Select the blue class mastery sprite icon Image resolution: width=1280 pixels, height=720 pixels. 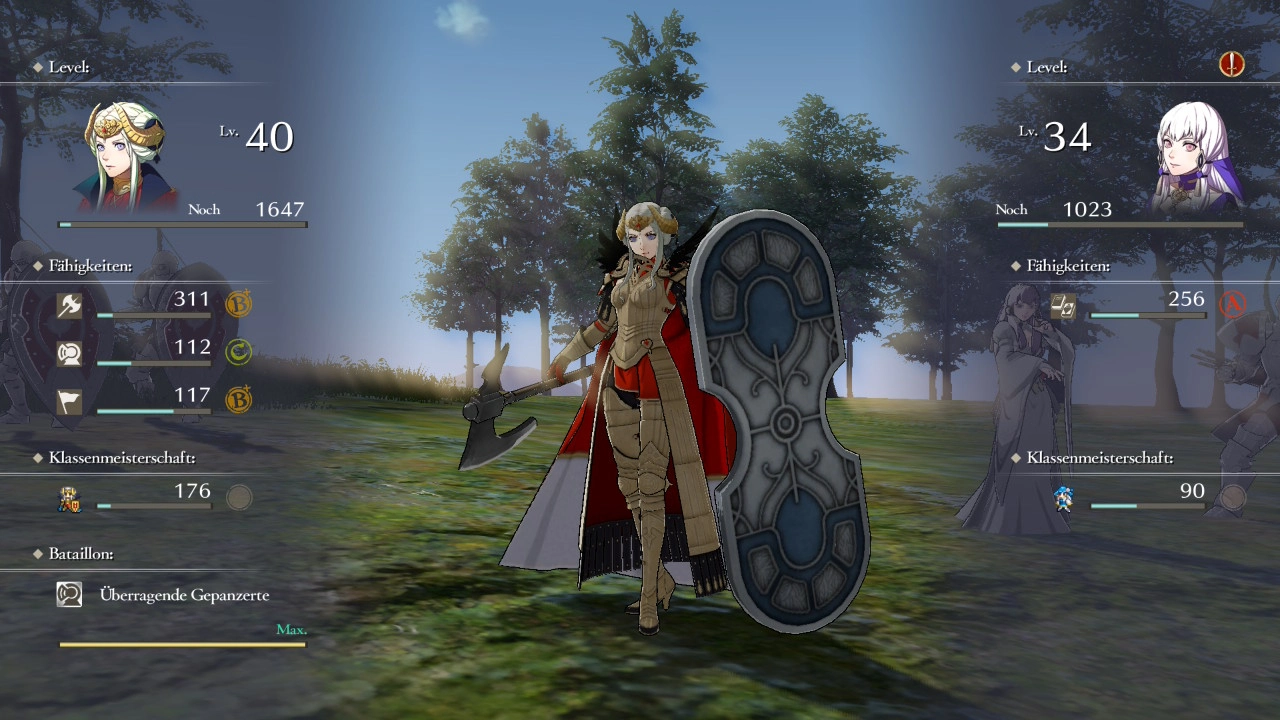pyautogui.click(x=1063, y=498)
